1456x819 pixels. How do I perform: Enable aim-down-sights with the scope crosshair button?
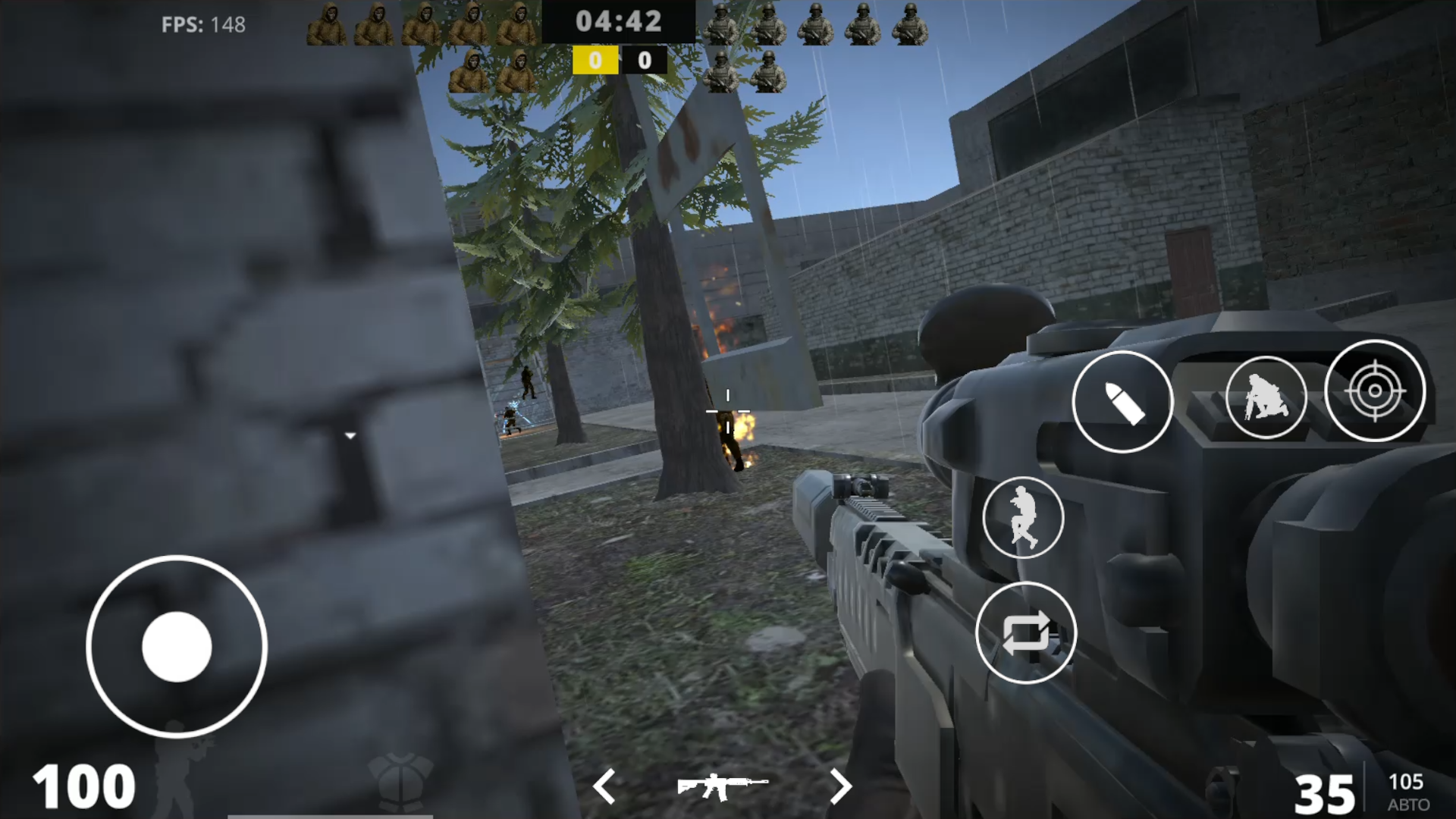1373,391
